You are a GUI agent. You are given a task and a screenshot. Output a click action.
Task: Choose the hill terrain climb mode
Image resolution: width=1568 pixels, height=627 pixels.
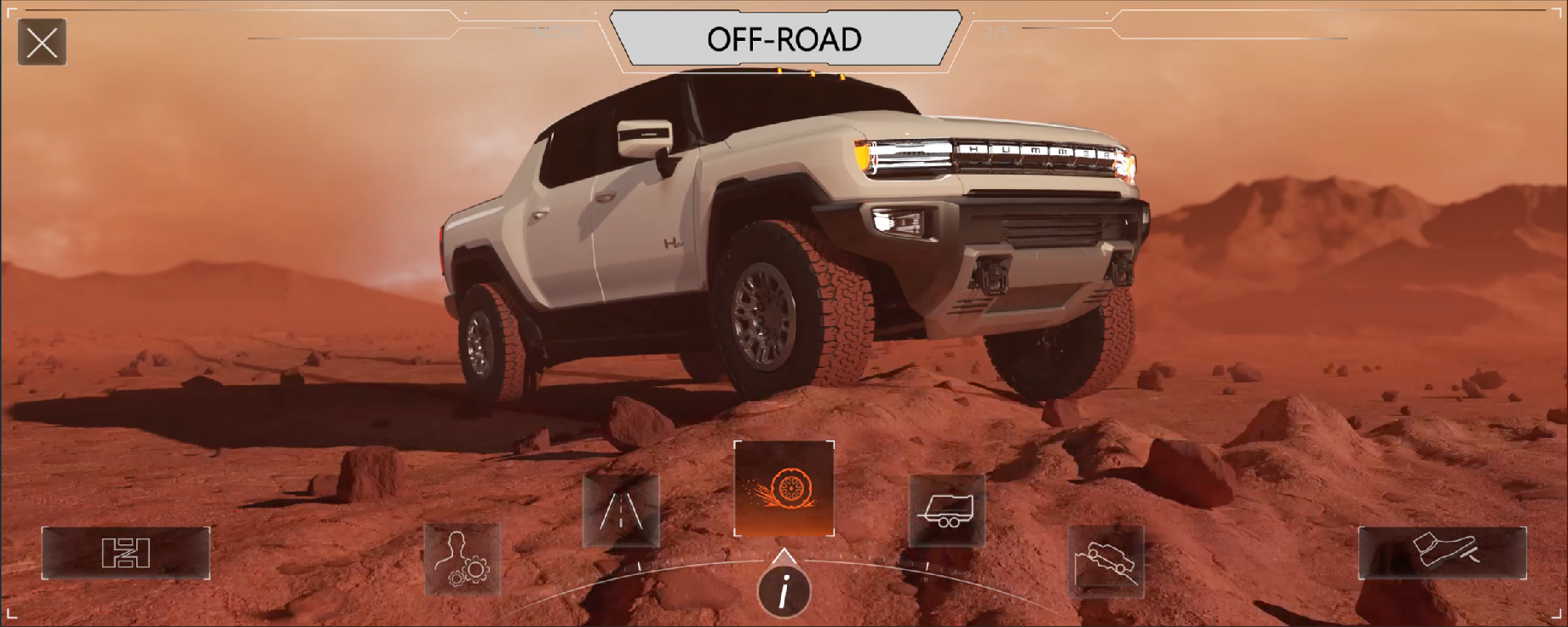point(1106,561)
